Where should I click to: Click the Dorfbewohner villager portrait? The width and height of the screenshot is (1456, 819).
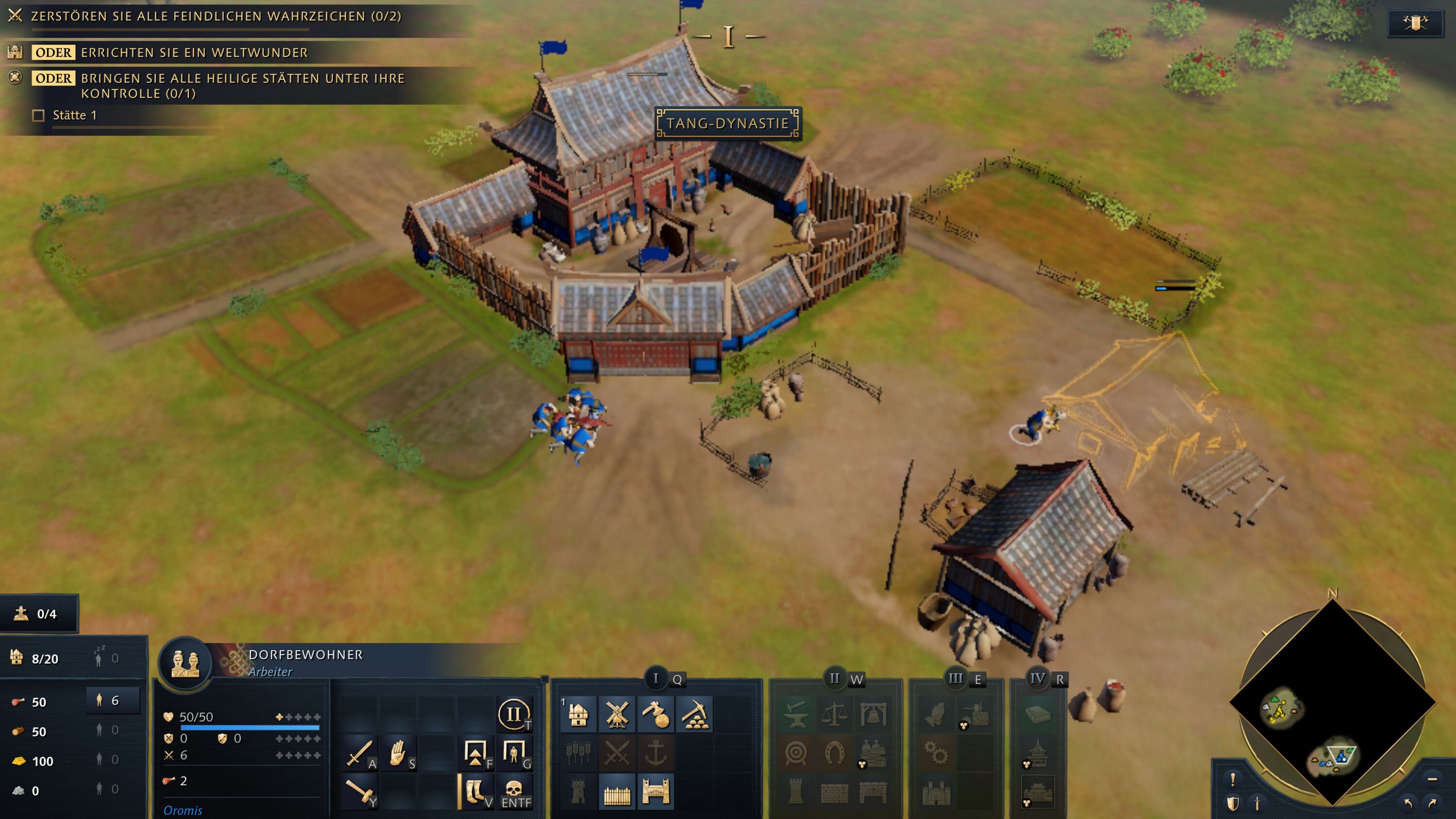pos(185,662)
